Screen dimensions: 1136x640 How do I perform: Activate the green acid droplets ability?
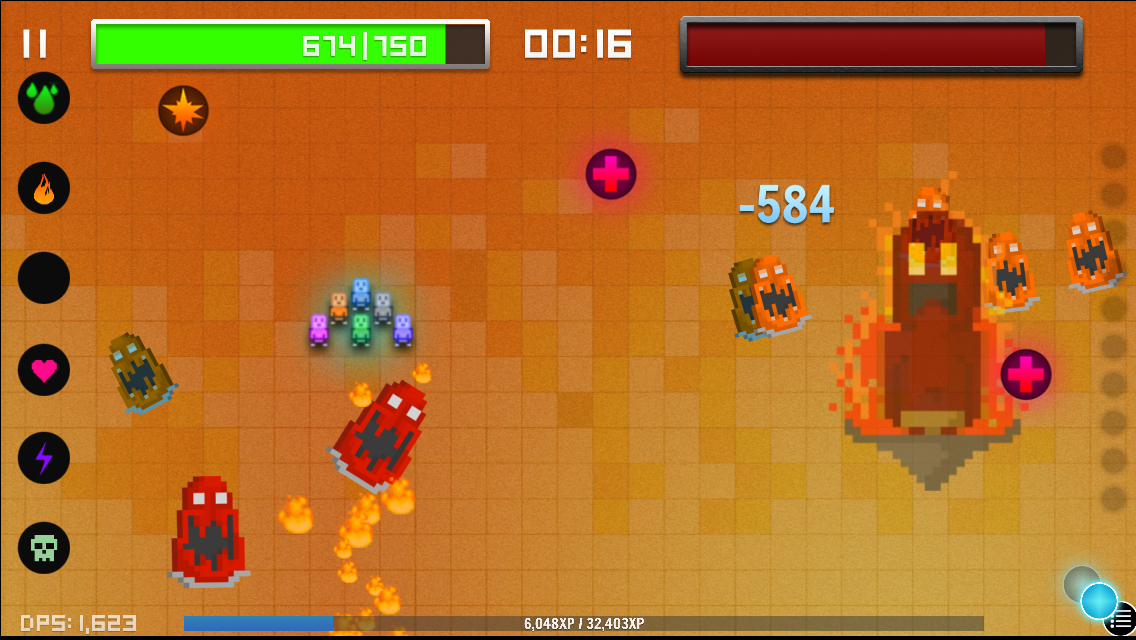click(x=44, y=98)
